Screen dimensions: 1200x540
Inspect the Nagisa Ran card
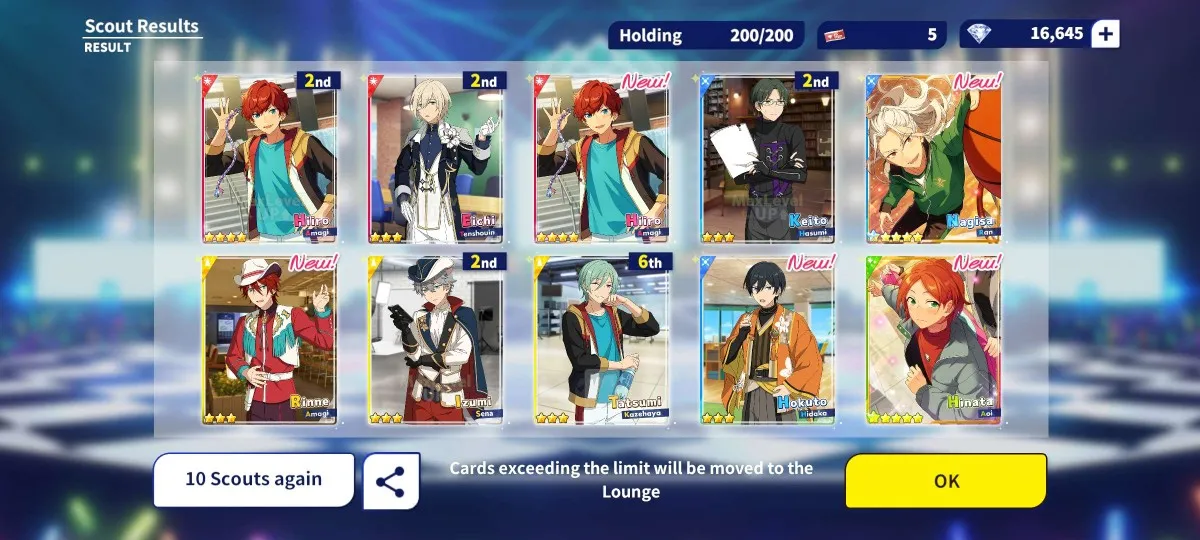click(933, 158)
